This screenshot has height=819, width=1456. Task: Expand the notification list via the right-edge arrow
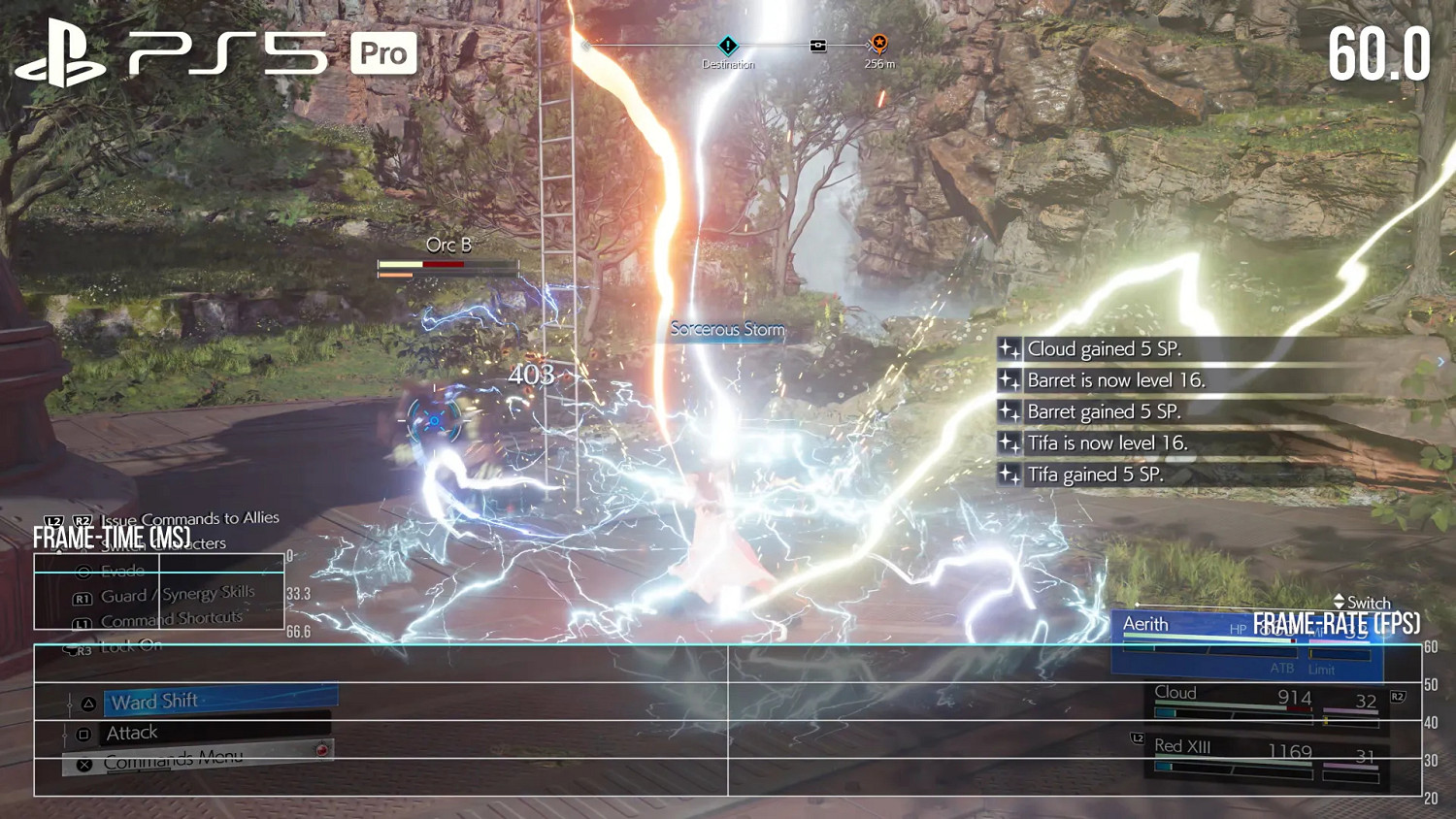1442,361
